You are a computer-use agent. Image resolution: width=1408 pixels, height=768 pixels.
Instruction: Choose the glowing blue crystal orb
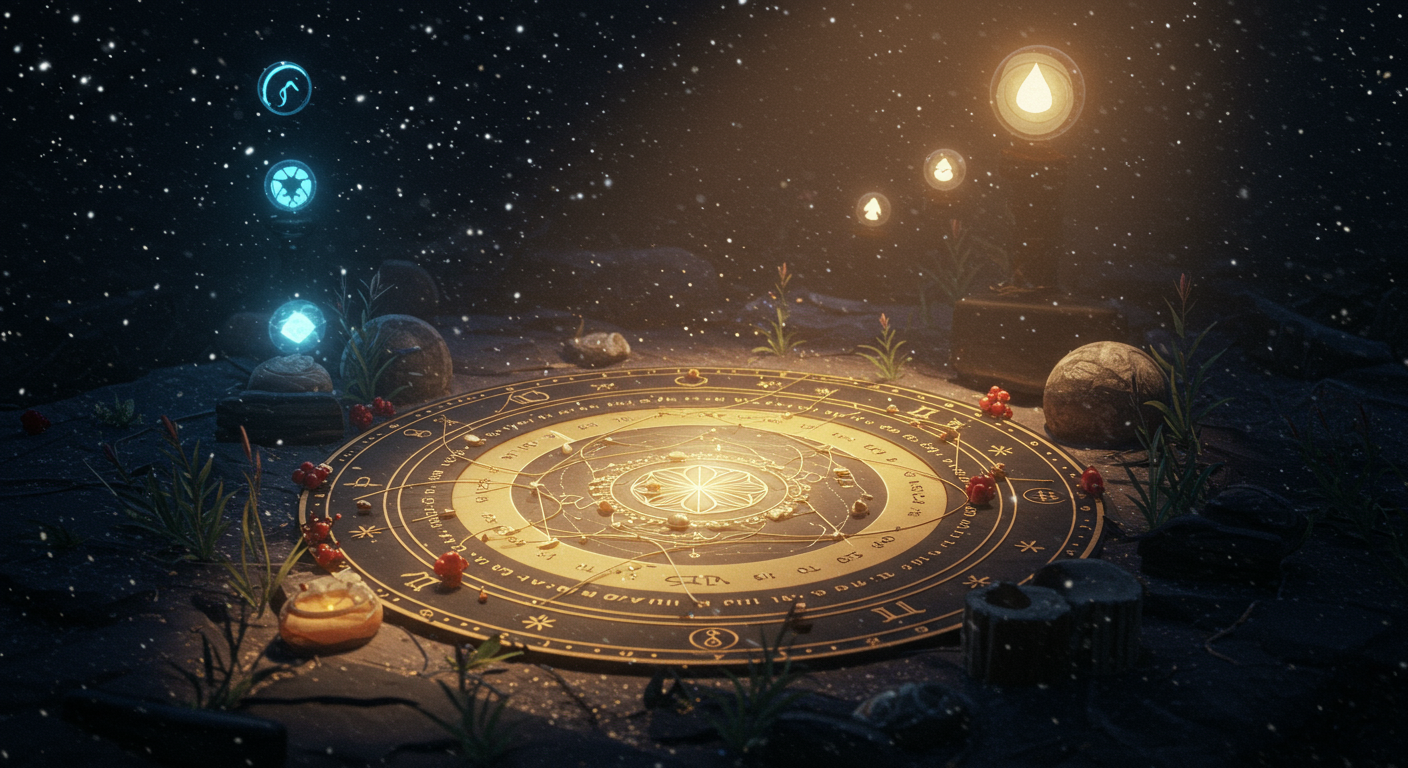(297, 326)
